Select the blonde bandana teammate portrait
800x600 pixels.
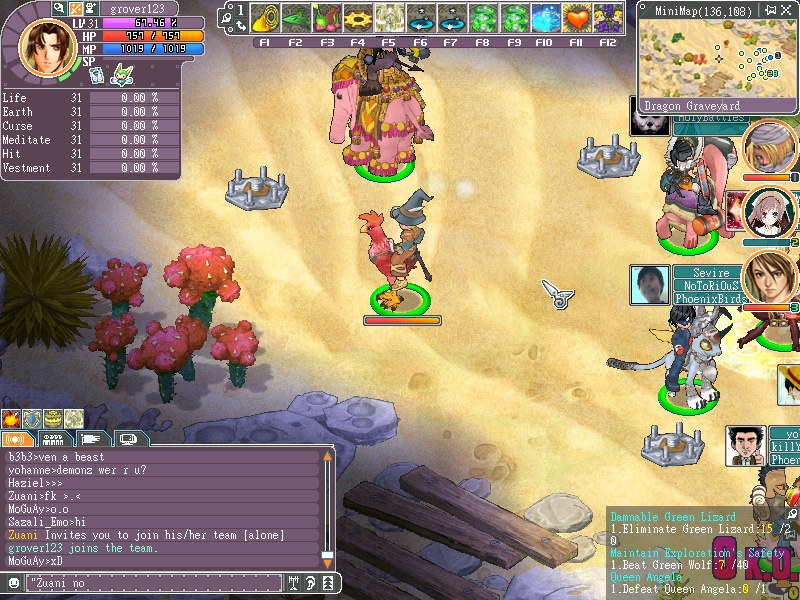pyautogui.click(x=769, y=148)
